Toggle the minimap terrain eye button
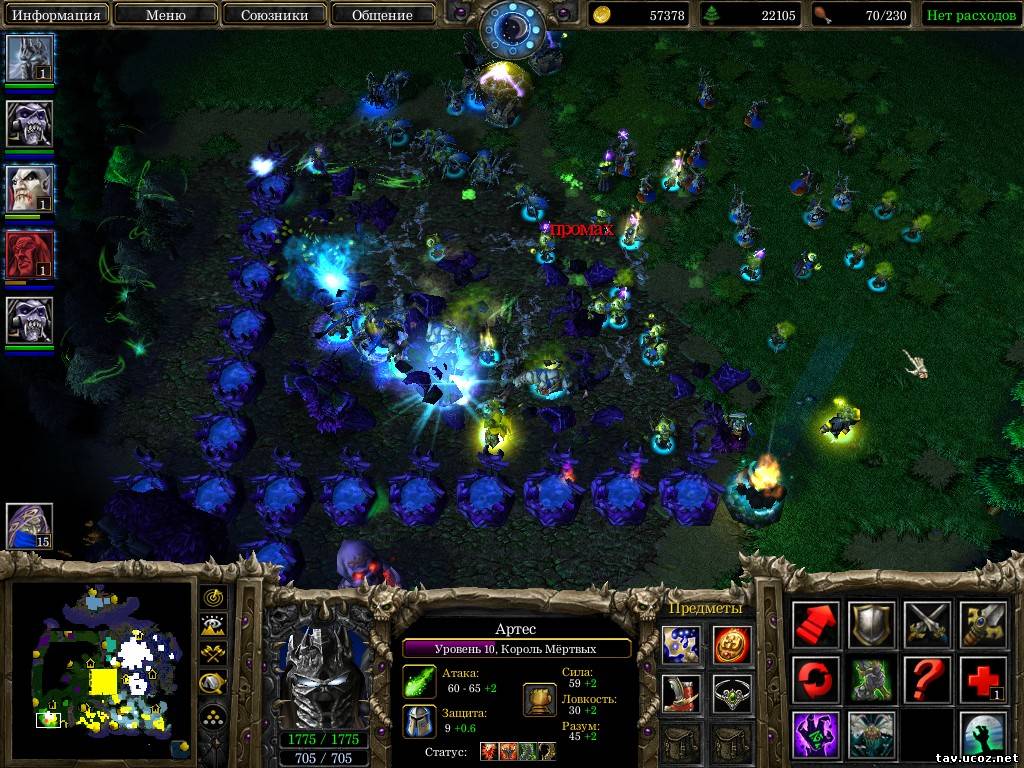Viewport: 1024px width, 768px height. pos(214,627)
